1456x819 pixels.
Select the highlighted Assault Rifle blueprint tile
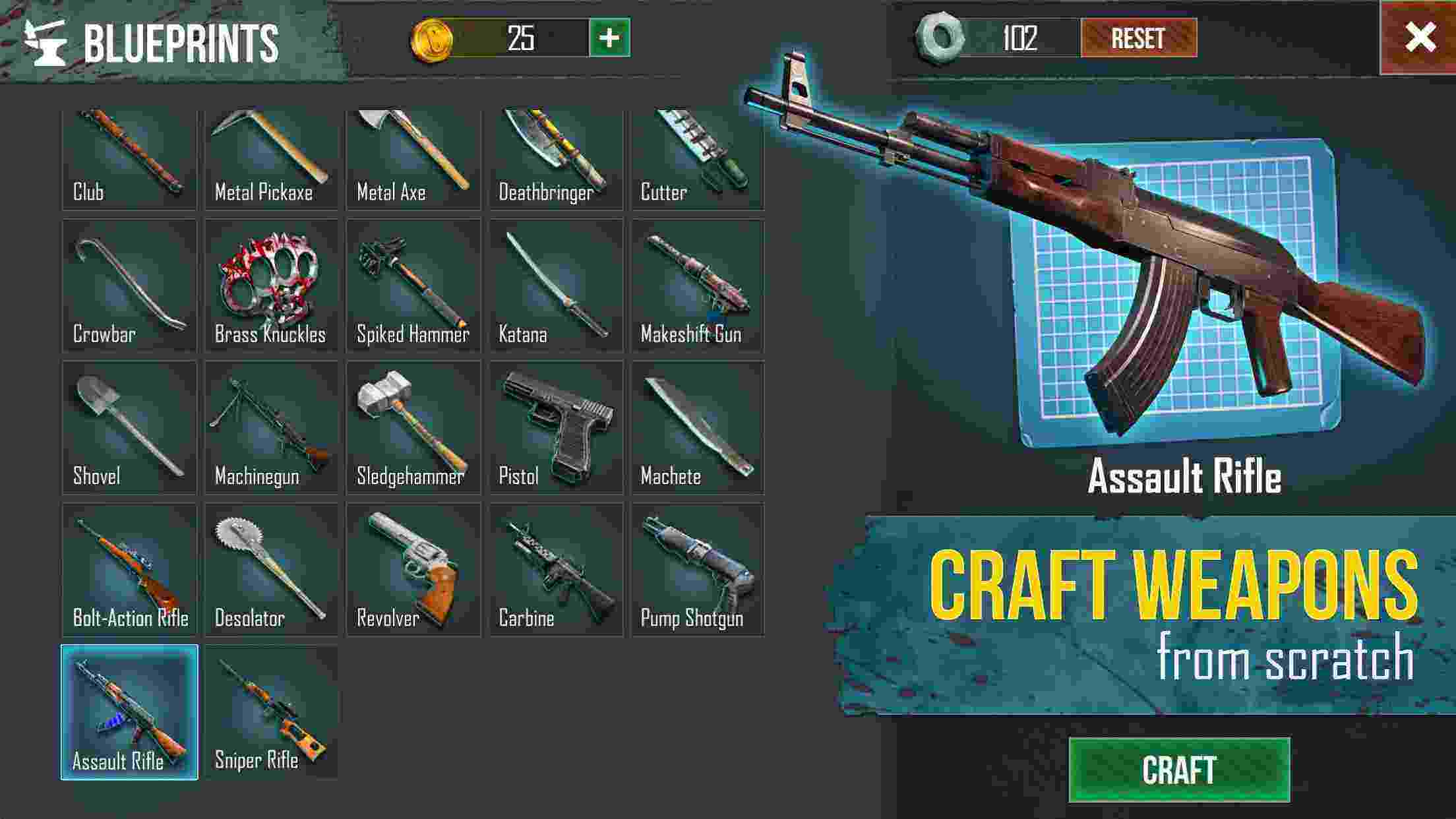(130, 712)
